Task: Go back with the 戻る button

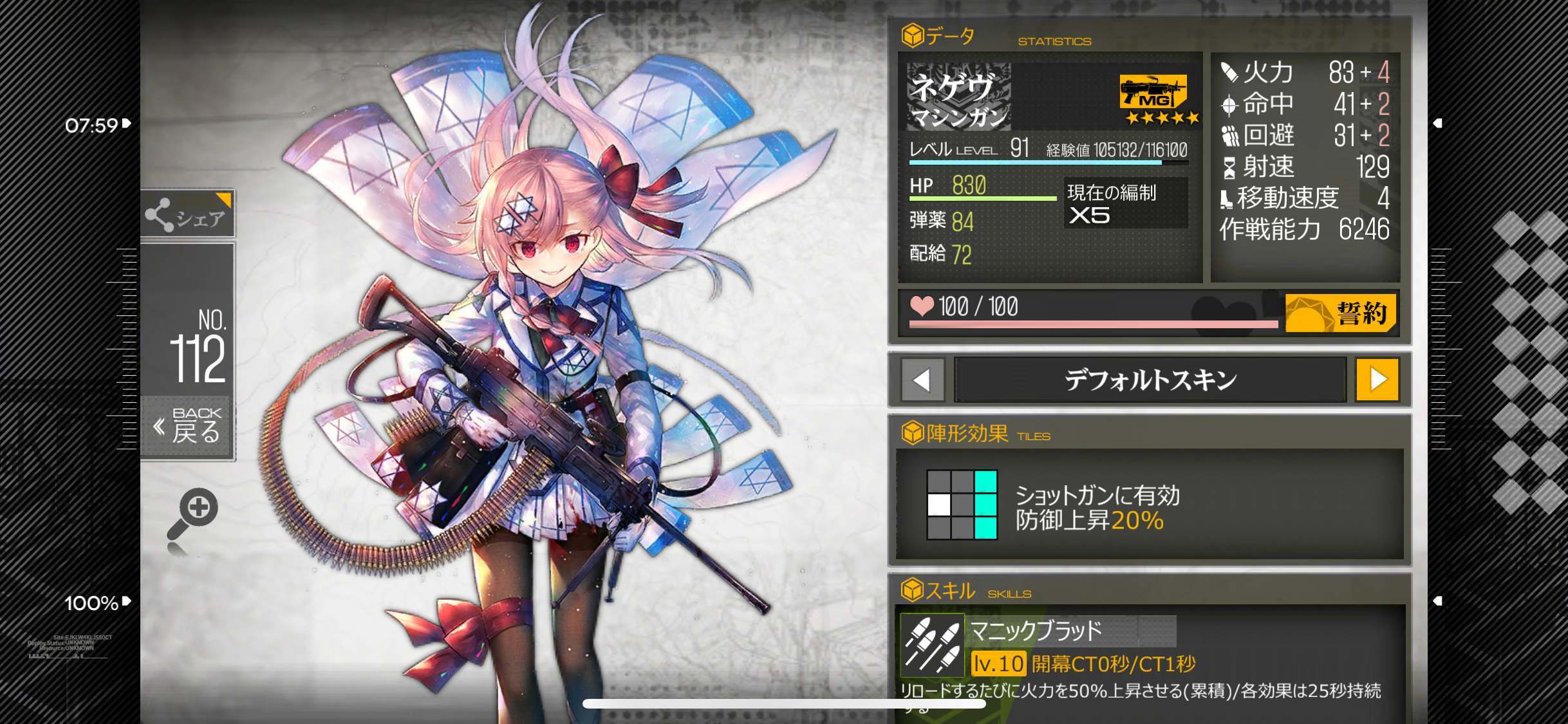Action: click(187, 426)
